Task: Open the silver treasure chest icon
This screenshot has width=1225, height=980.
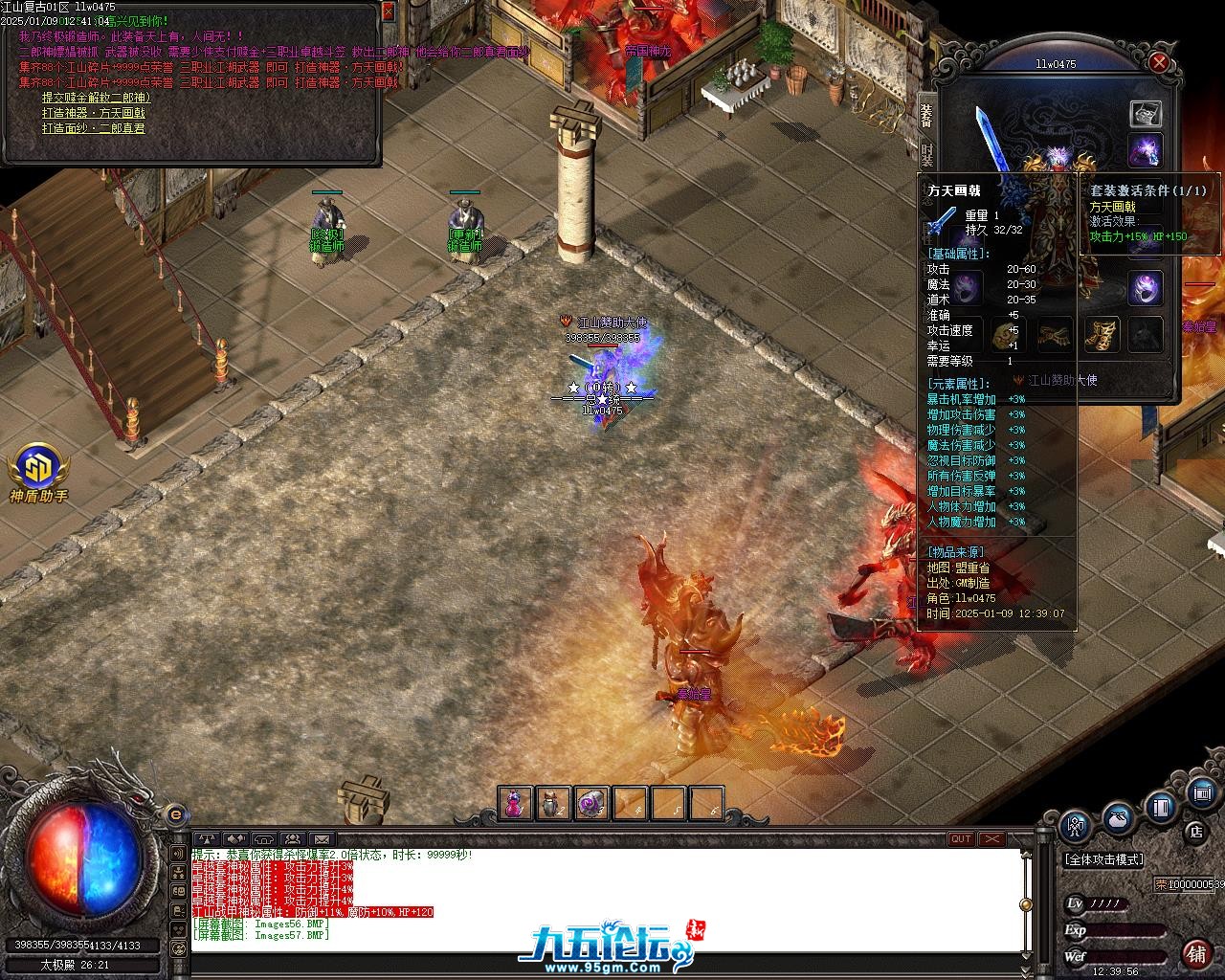Action: [x=1146, y=113]
